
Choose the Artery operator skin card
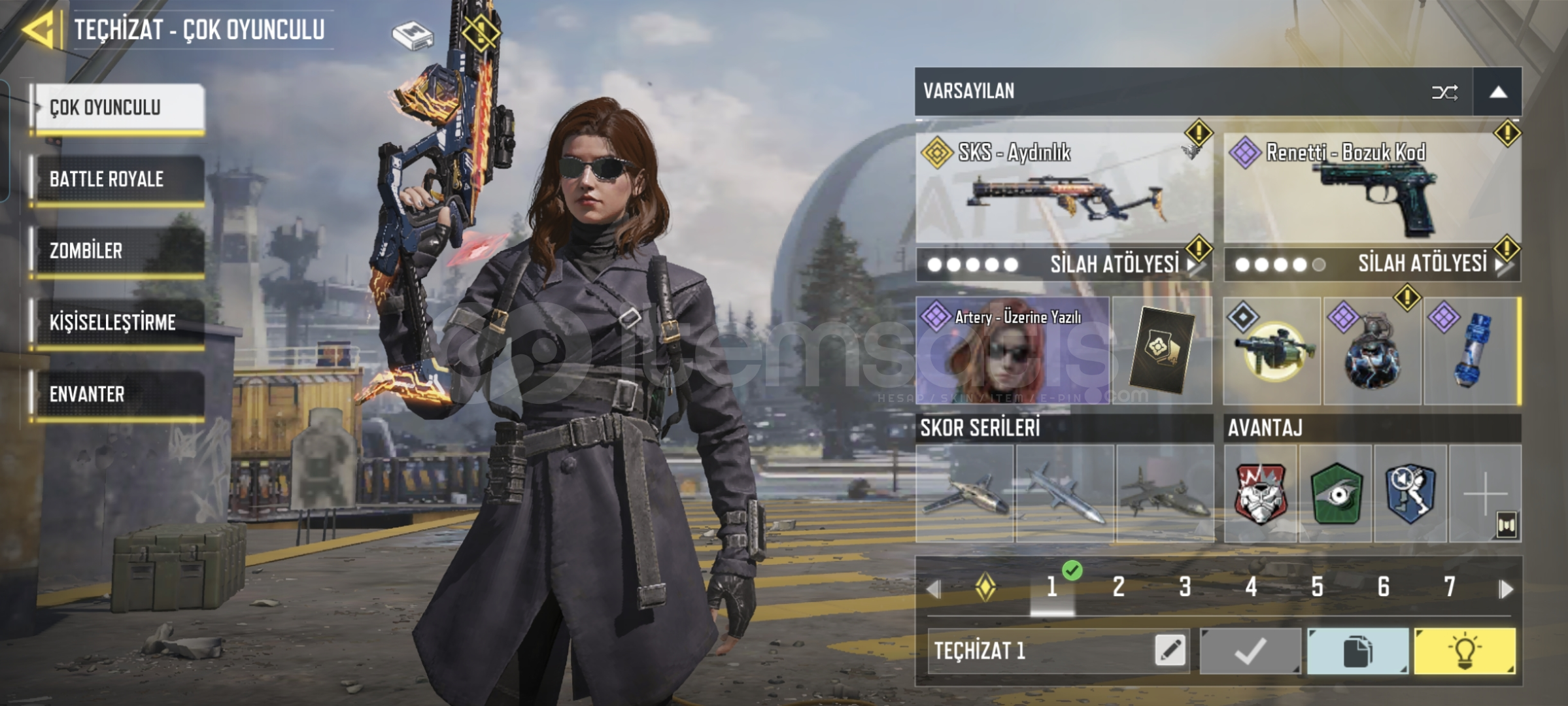point(1013,350)
